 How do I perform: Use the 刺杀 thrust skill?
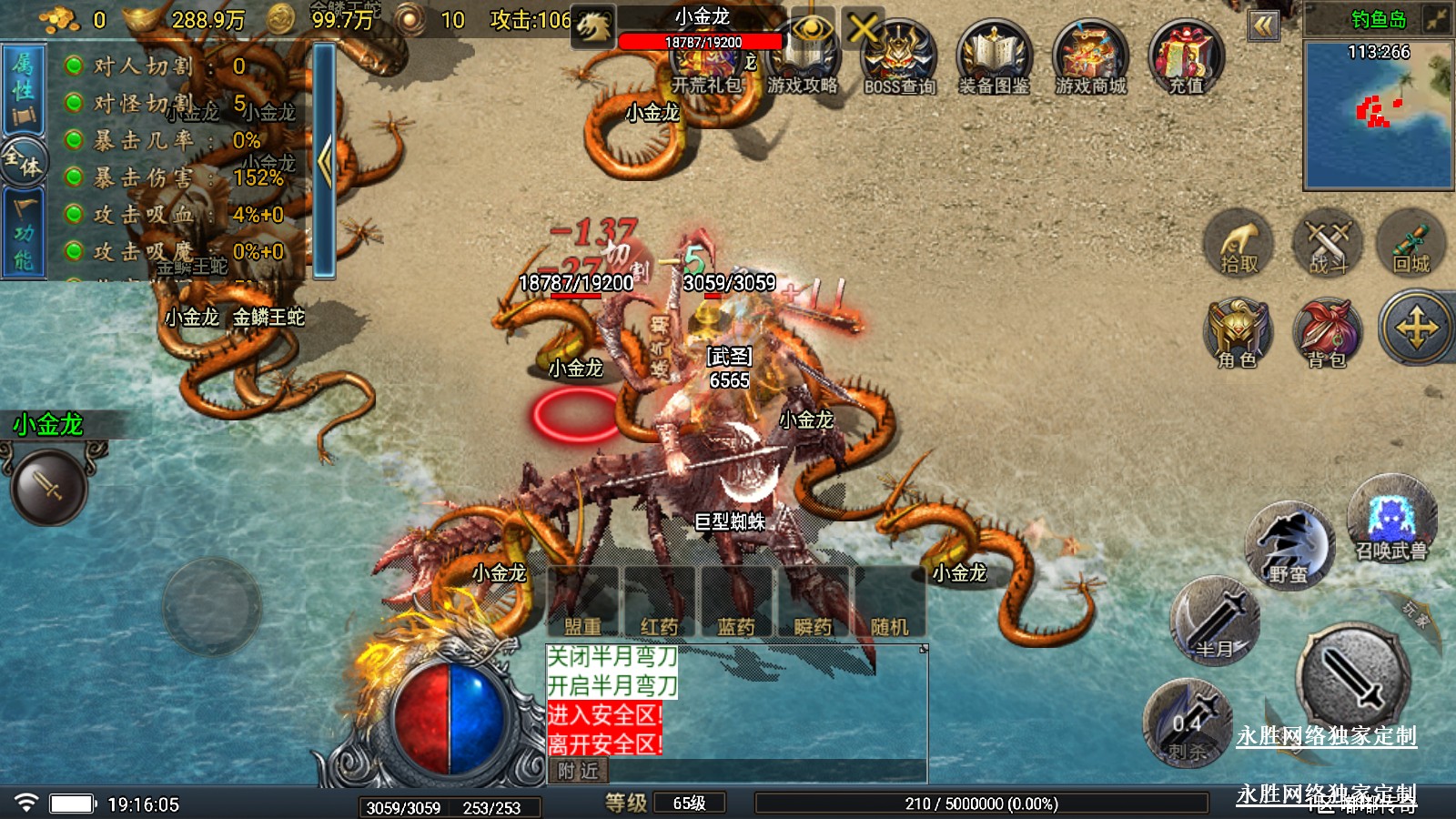[1188, 723]
